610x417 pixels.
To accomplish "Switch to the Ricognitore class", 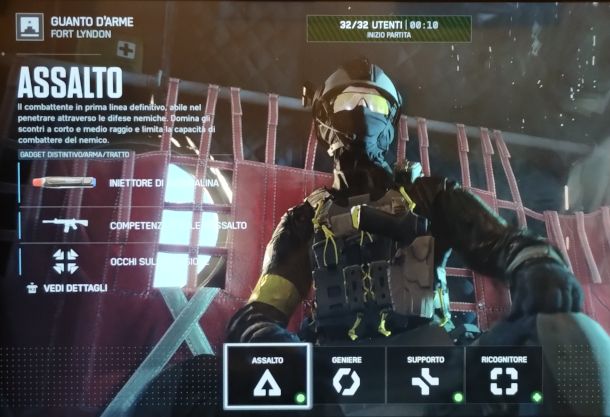I will (x=503, y=376).
